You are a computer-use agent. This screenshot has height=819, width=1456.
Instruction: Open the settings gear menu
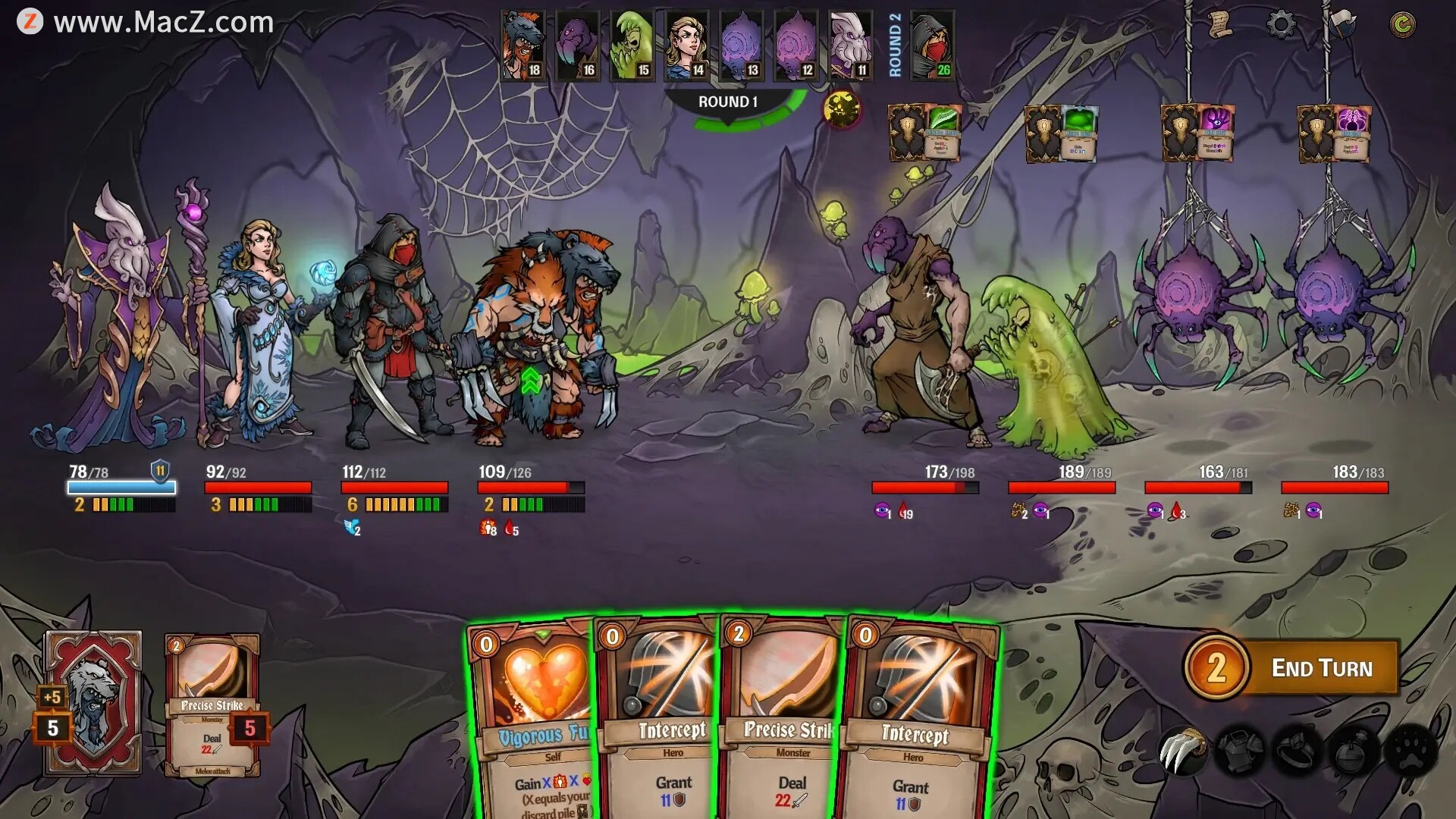coord(1281,24)
